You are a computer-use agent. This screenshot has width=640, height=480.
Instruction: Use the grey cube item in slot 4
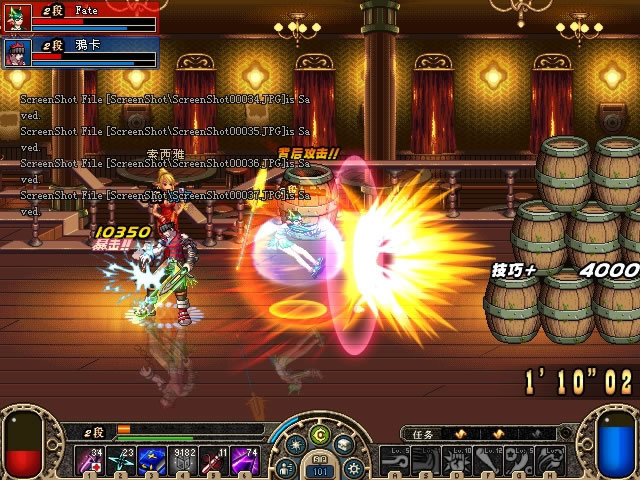(x=186, y=461)
